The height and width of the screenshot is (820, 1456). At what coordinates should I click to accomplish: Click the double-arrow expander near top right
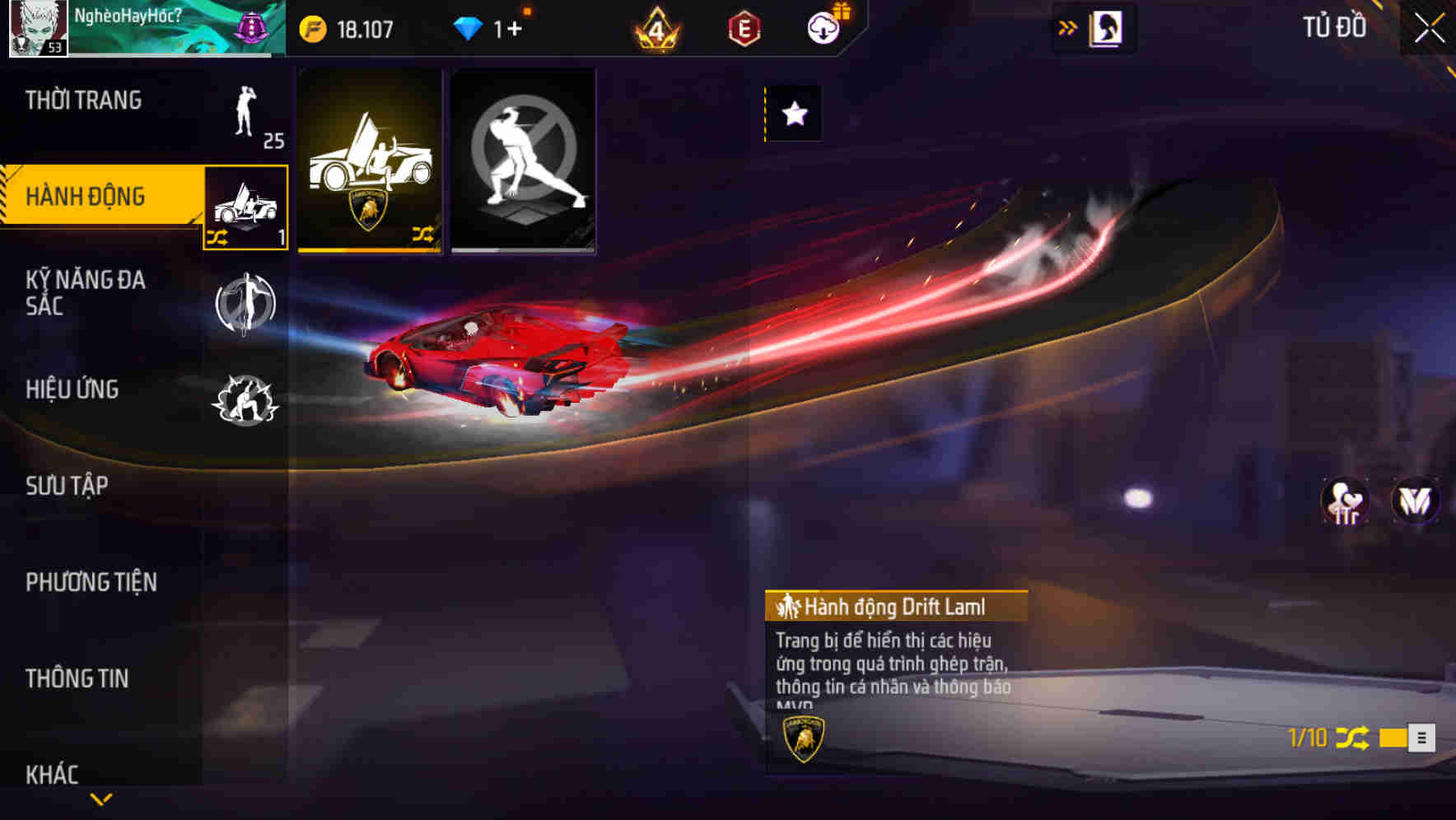point(1068,27)
